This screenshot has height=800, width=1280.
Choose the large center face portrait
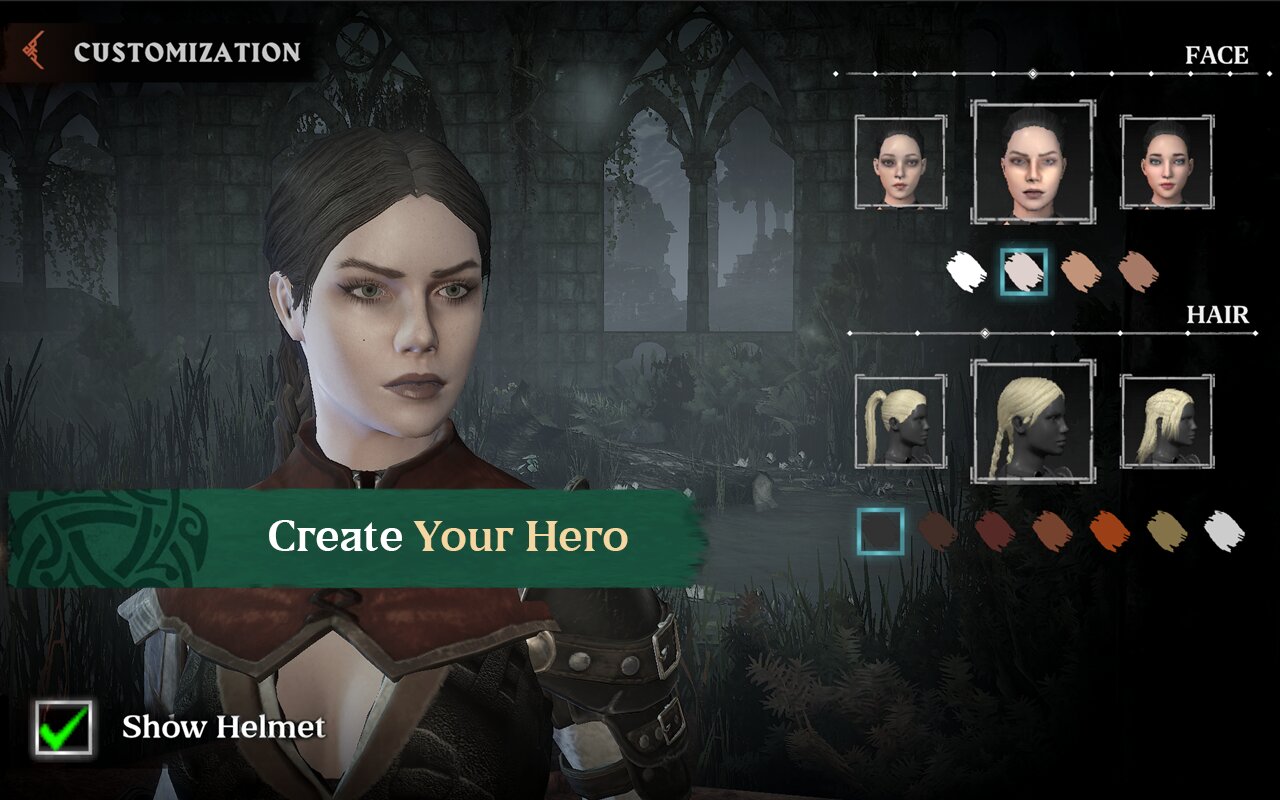1033,162
